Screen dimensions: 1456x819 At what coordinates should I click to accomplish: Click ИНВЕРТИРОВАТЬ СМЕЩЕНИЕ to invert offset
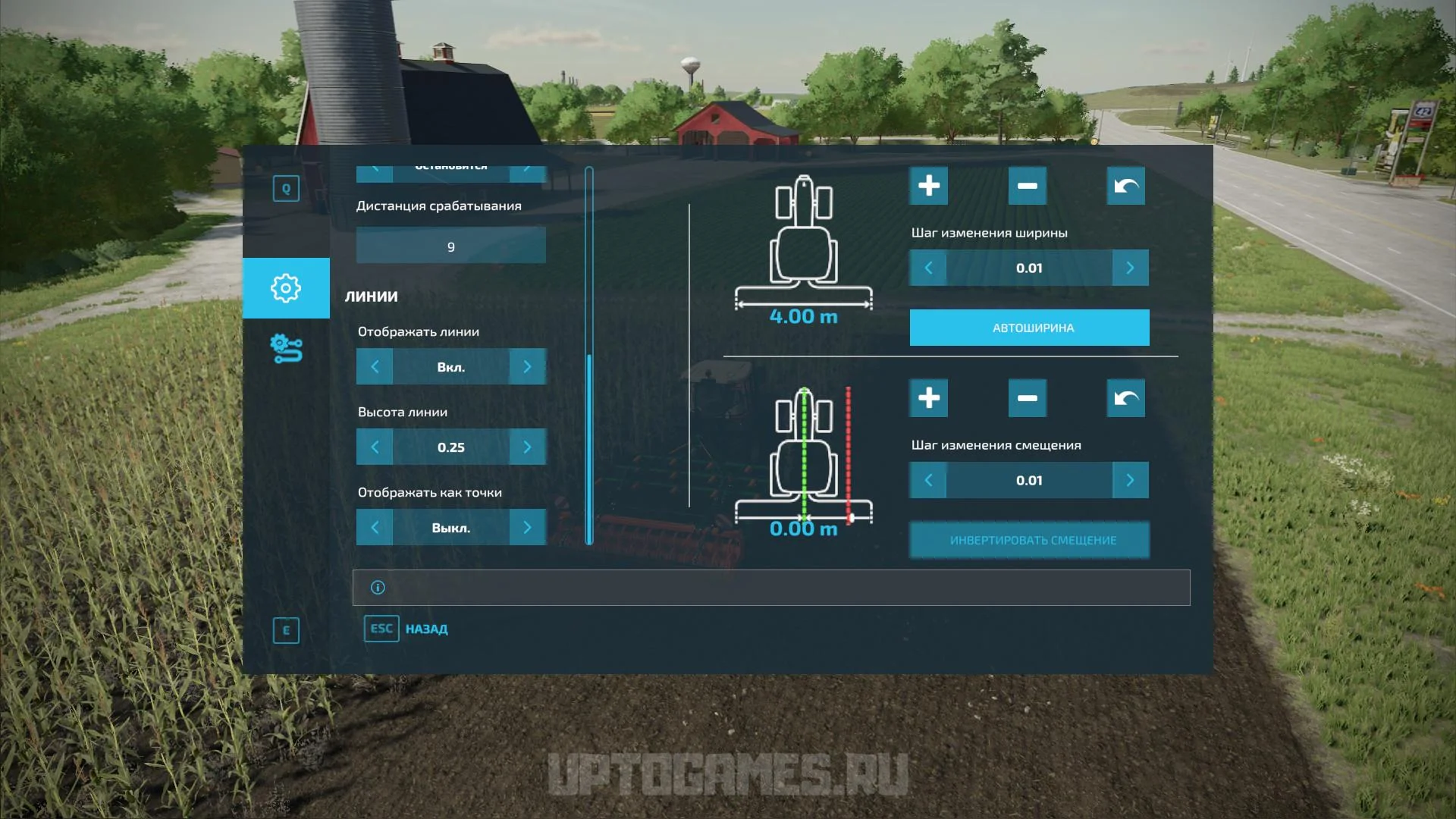pyautogui.click(x=1029, y=540)
